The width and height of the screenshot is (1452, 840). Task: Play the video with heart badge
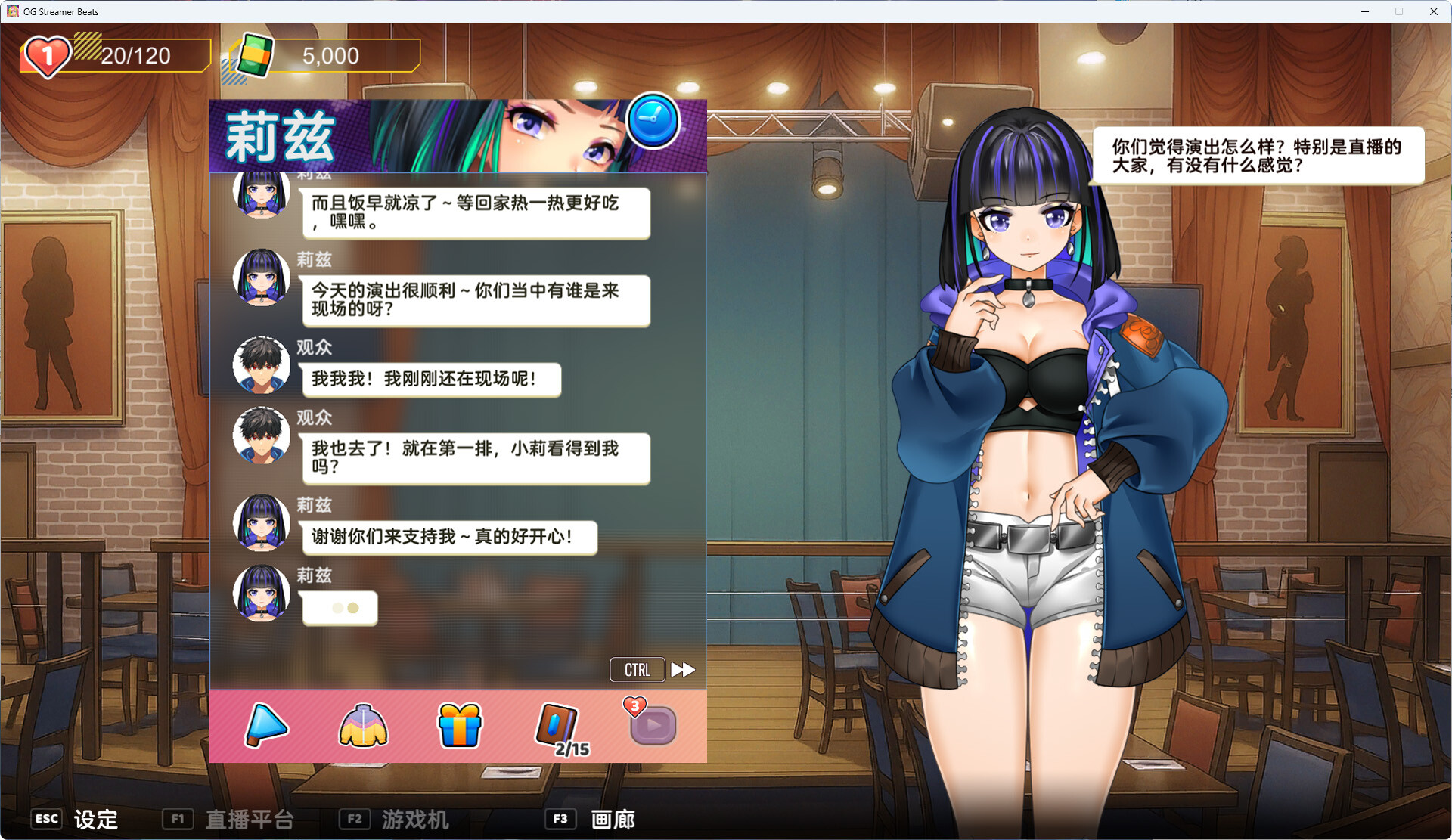[x=652, y=725]
